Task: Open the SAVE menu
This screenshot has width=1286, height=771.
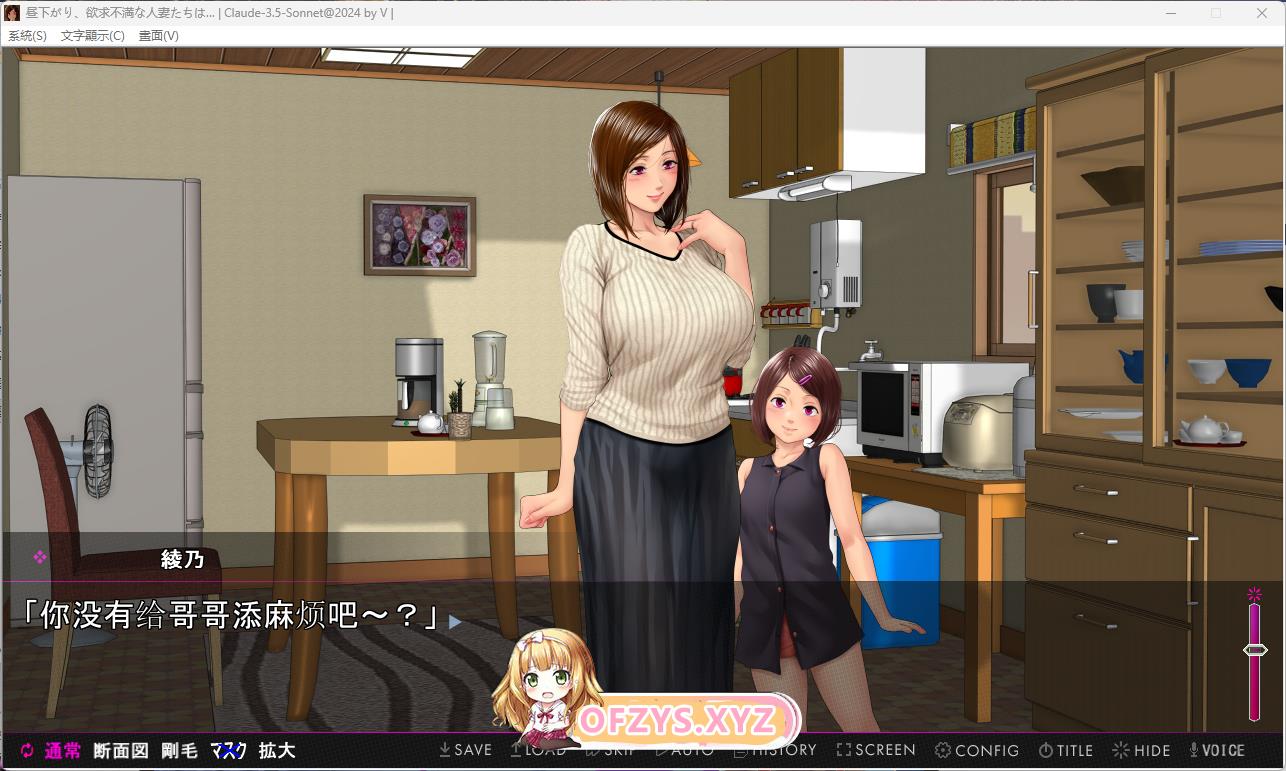Action: 466,750
